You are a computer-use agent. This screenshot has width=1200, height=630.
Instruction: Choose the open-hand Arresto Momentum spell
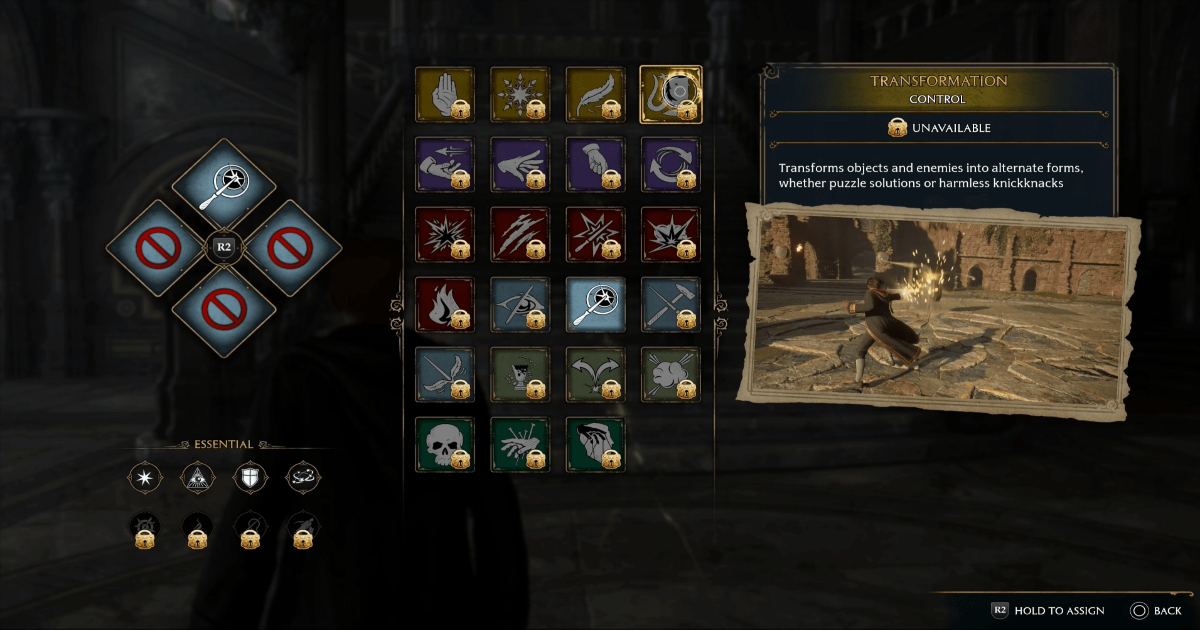[x=445, y=94]
